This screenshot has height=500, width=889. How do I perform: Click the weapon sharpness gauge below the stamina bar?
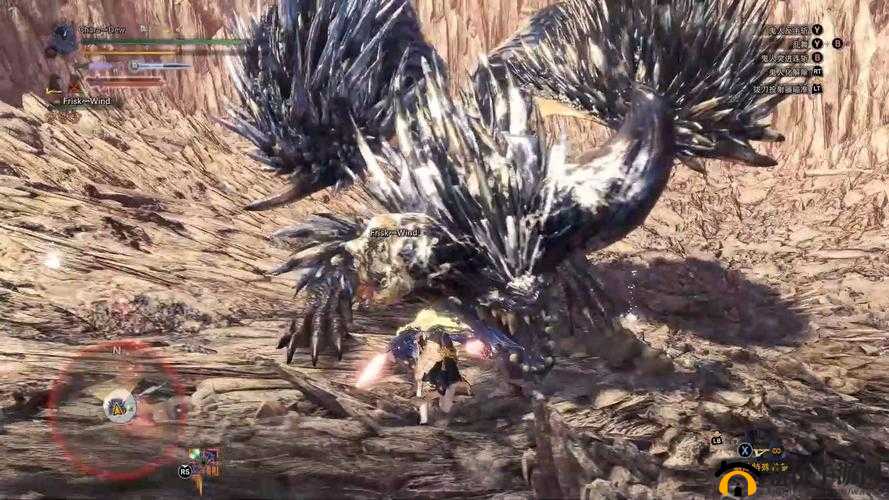click(x=160, y=65)
